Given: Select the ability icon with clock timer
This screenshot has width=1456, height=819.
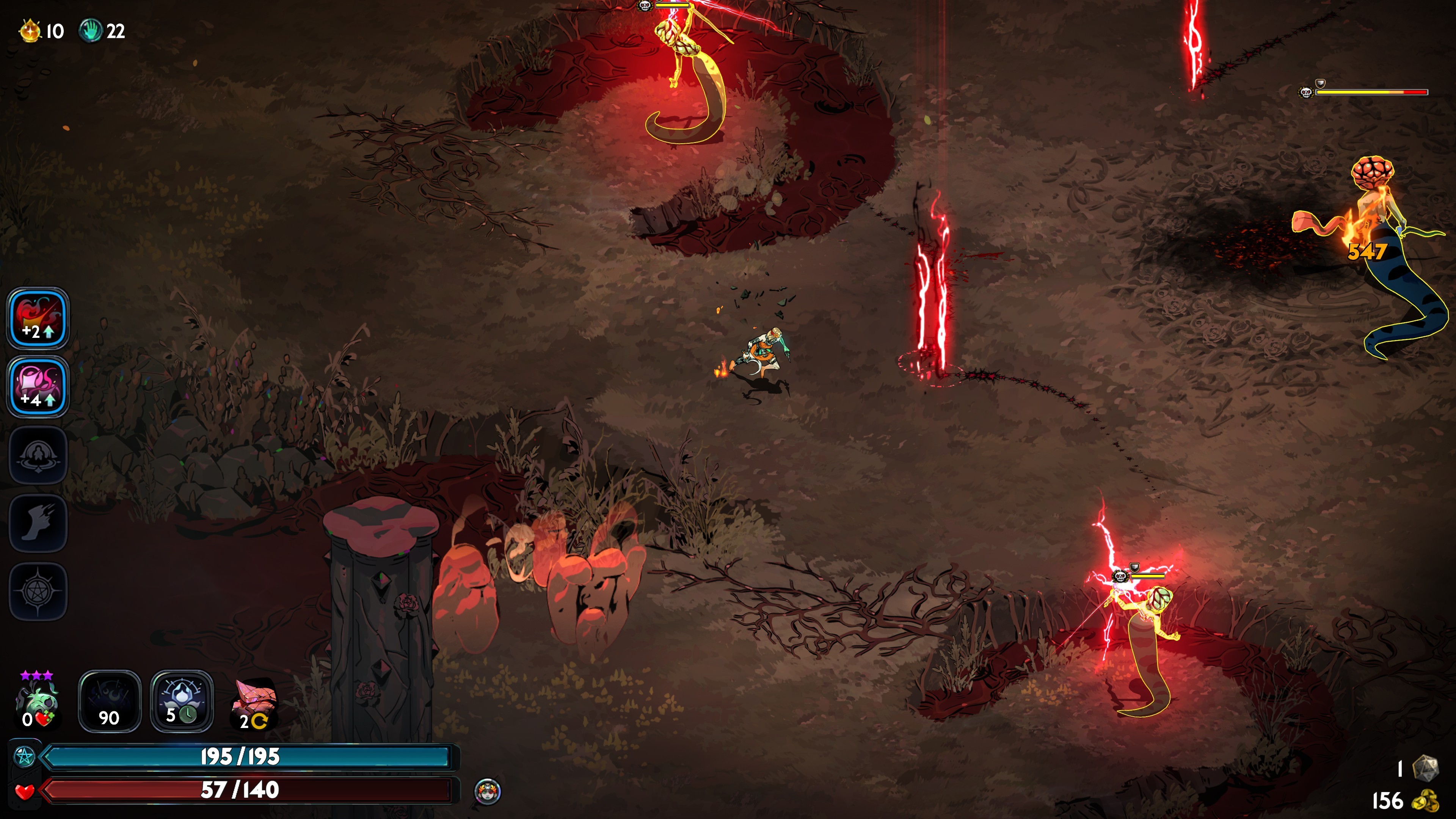Looking at the screenshot, I should [x=182, y=701].
